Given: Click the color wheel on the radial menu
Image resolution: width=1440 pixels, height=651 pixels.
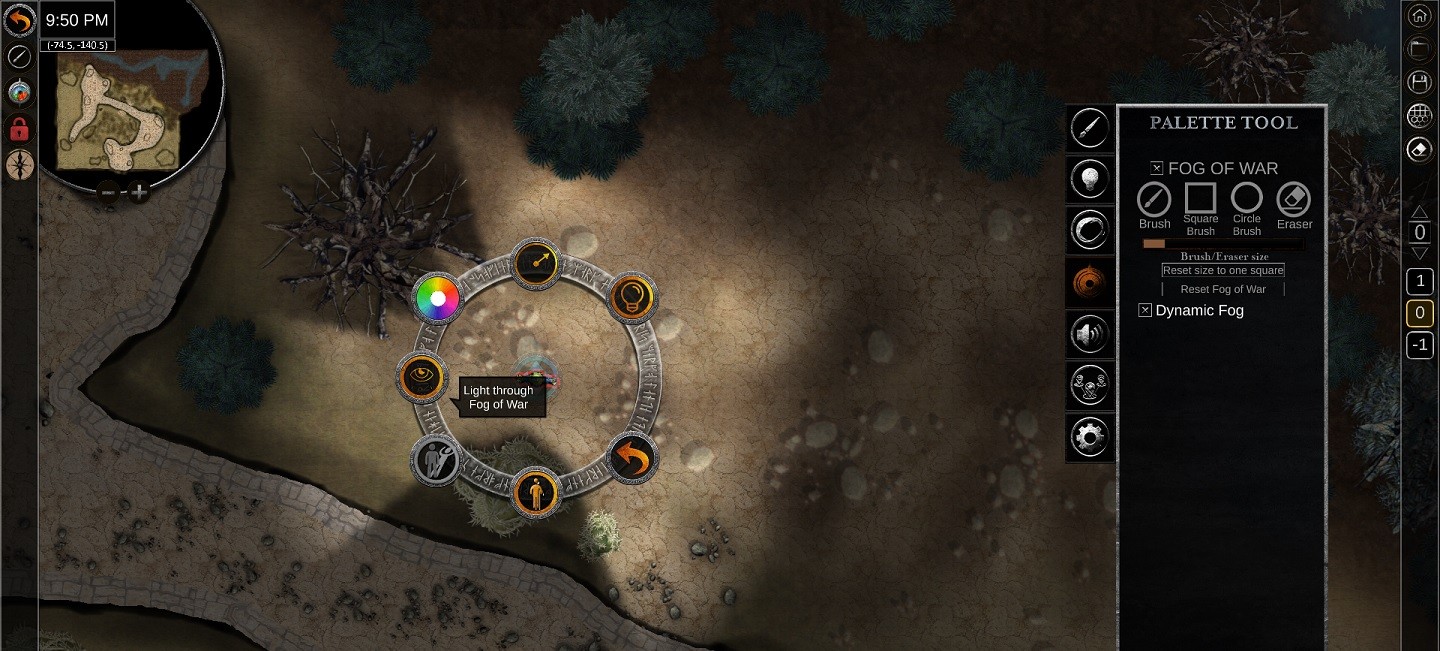Looking at the screenshot, I should pyautogui.click(x=438, y=298).
